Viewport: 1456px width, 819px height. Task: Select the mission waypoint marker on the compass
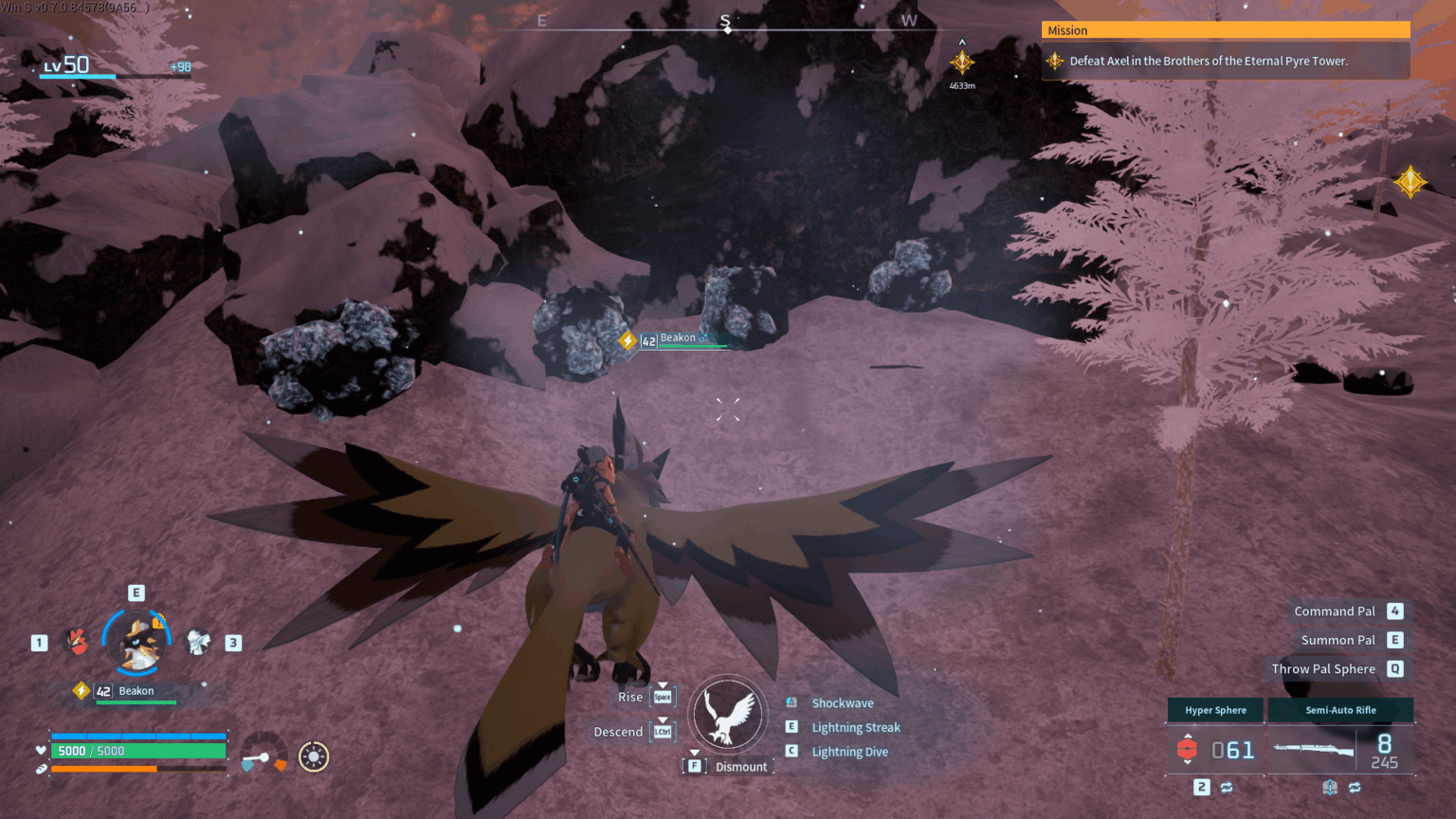tap(961, 63)
